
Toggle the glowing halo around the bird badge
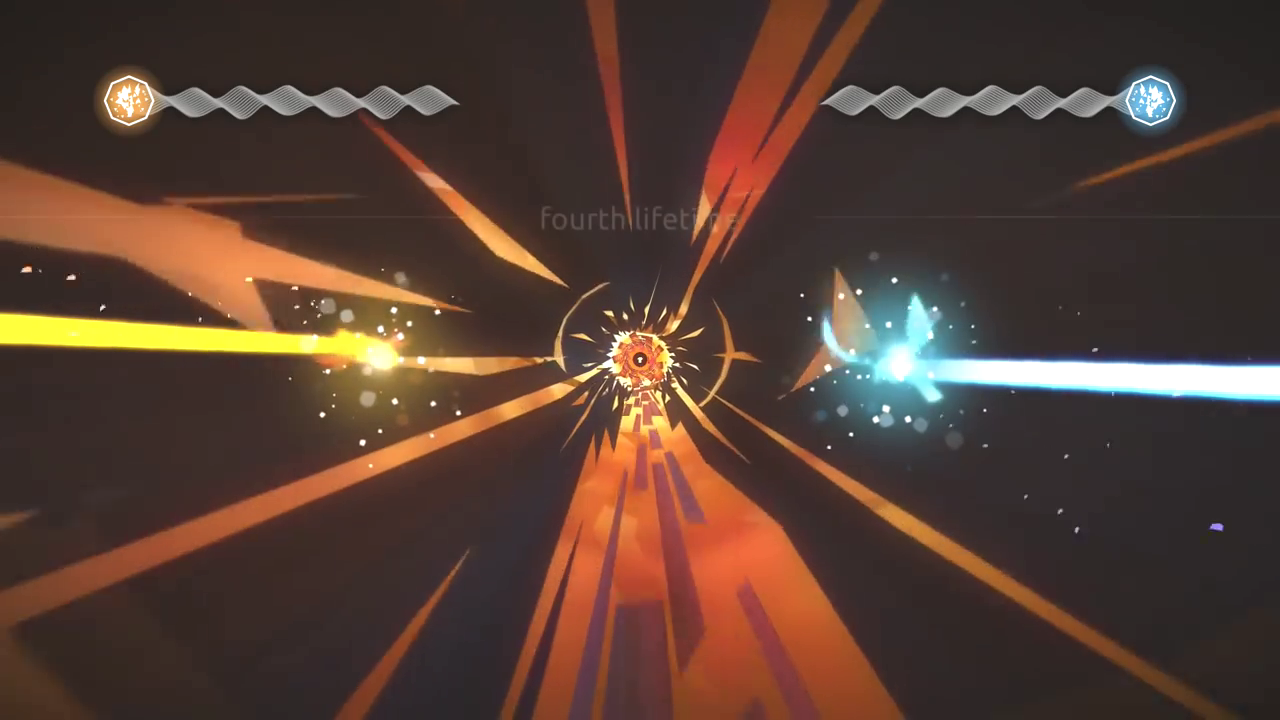tap(129, 99)
